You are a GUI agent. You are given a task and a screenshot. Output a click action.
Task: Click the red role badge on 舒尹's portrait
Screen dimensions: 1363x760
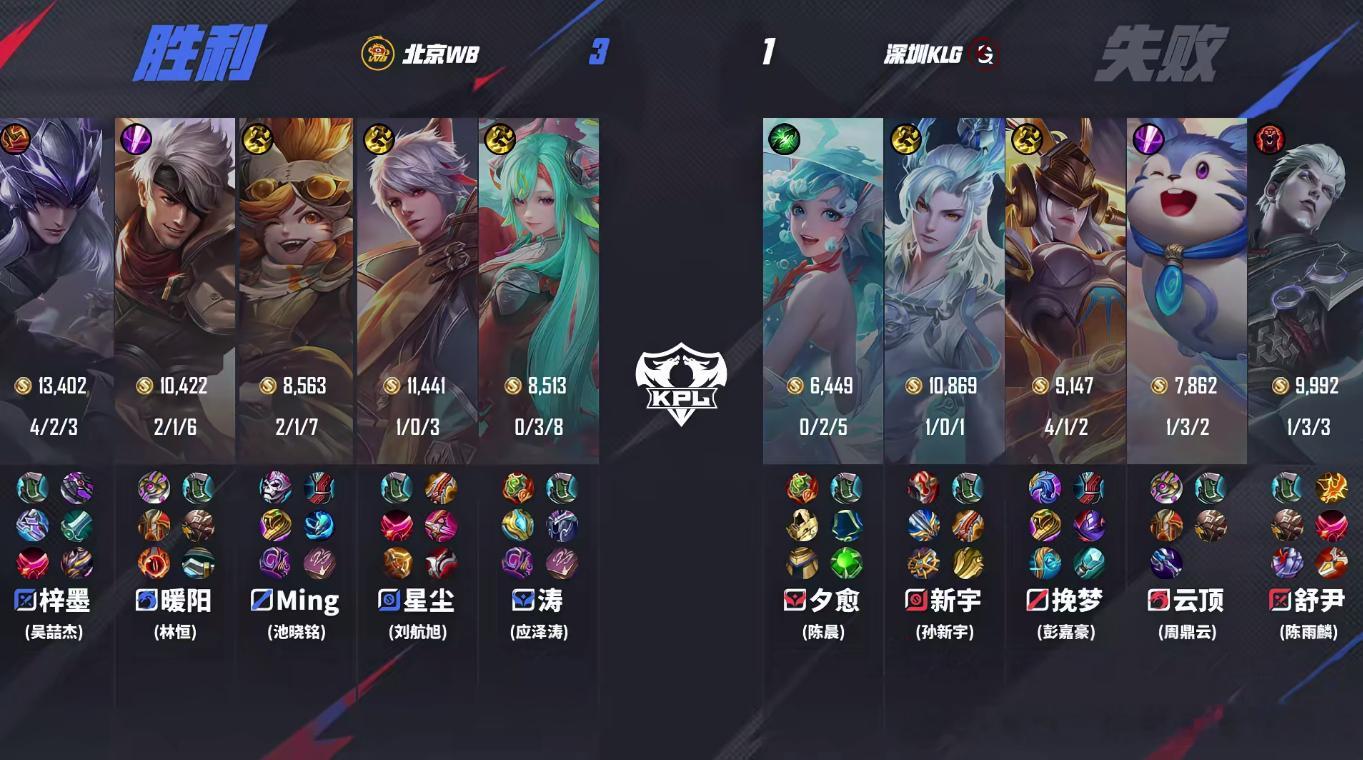pyautogui.click(x=1268, y=140)
